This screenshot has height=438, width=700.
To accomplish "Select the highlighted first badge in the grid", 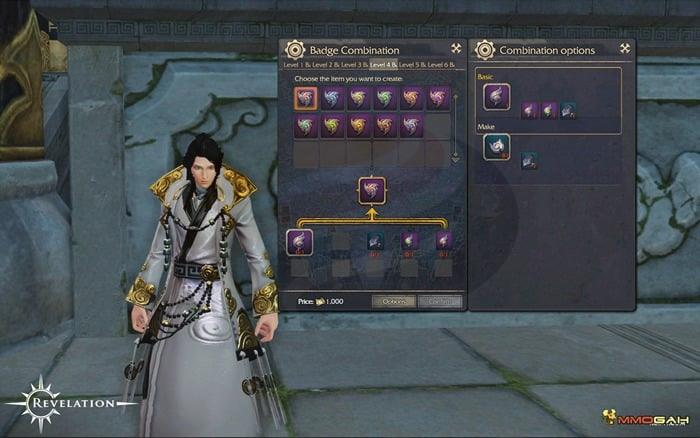I will point(306,97).
